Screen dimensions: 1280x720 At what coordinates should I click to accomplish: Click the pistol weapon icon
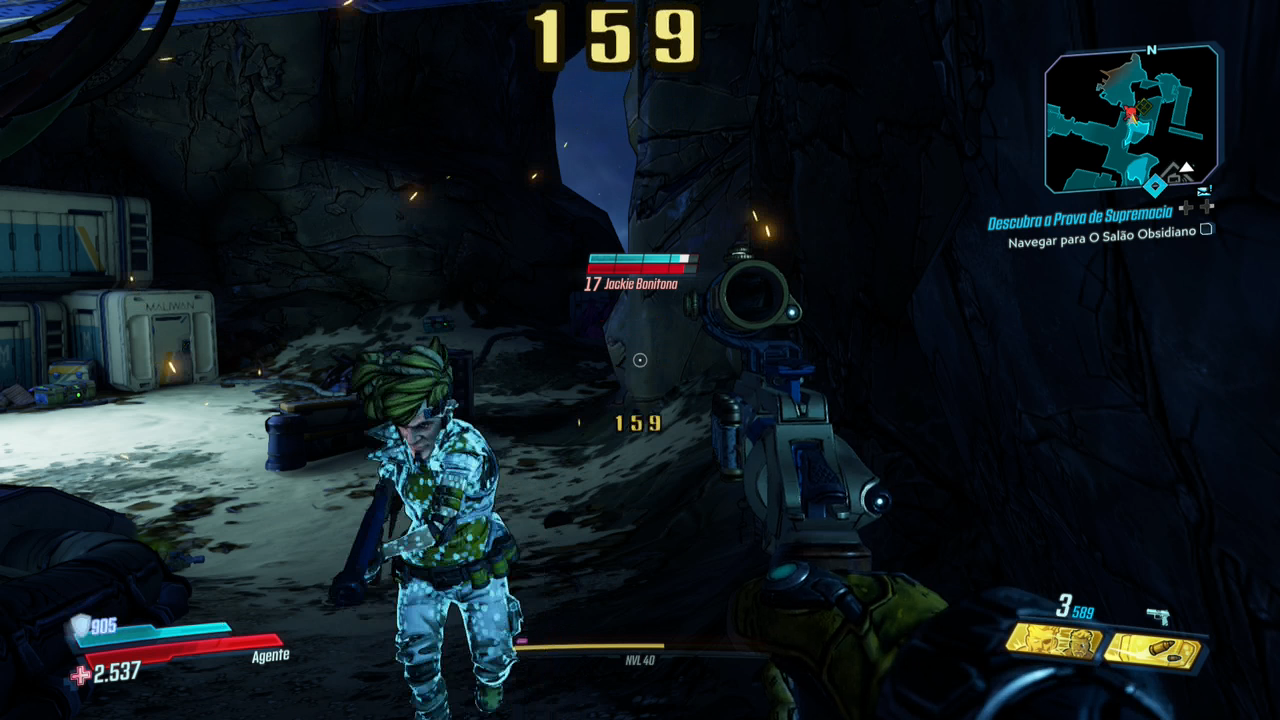(1158, 616)
